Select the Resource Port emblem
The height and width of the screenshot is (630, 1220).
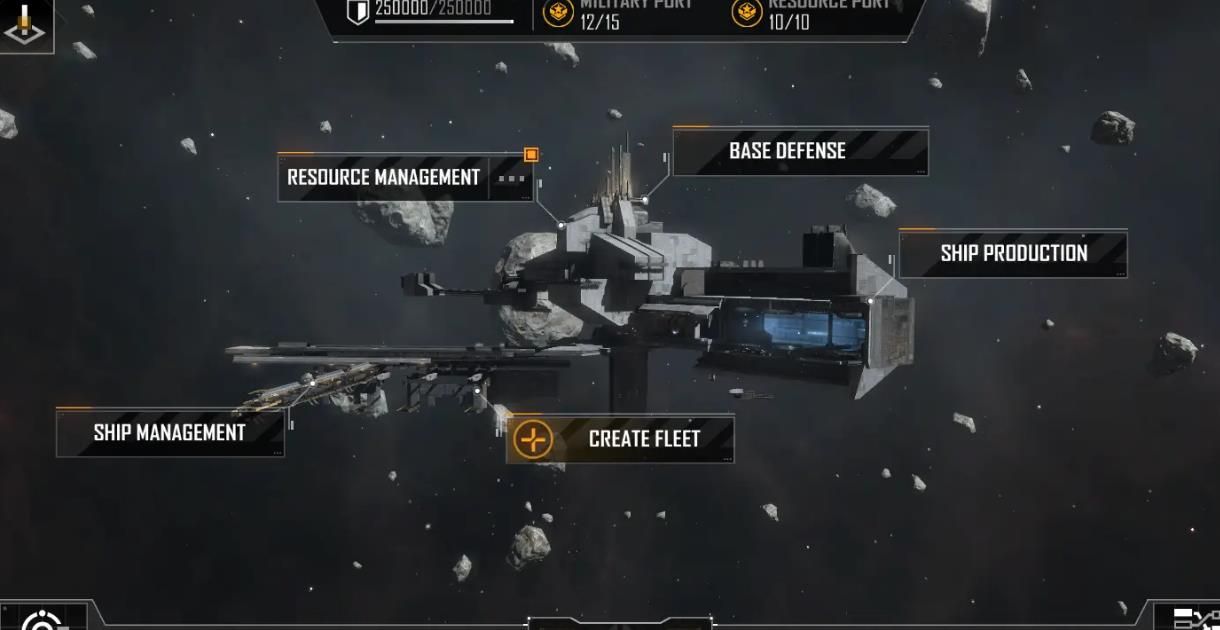747,13
